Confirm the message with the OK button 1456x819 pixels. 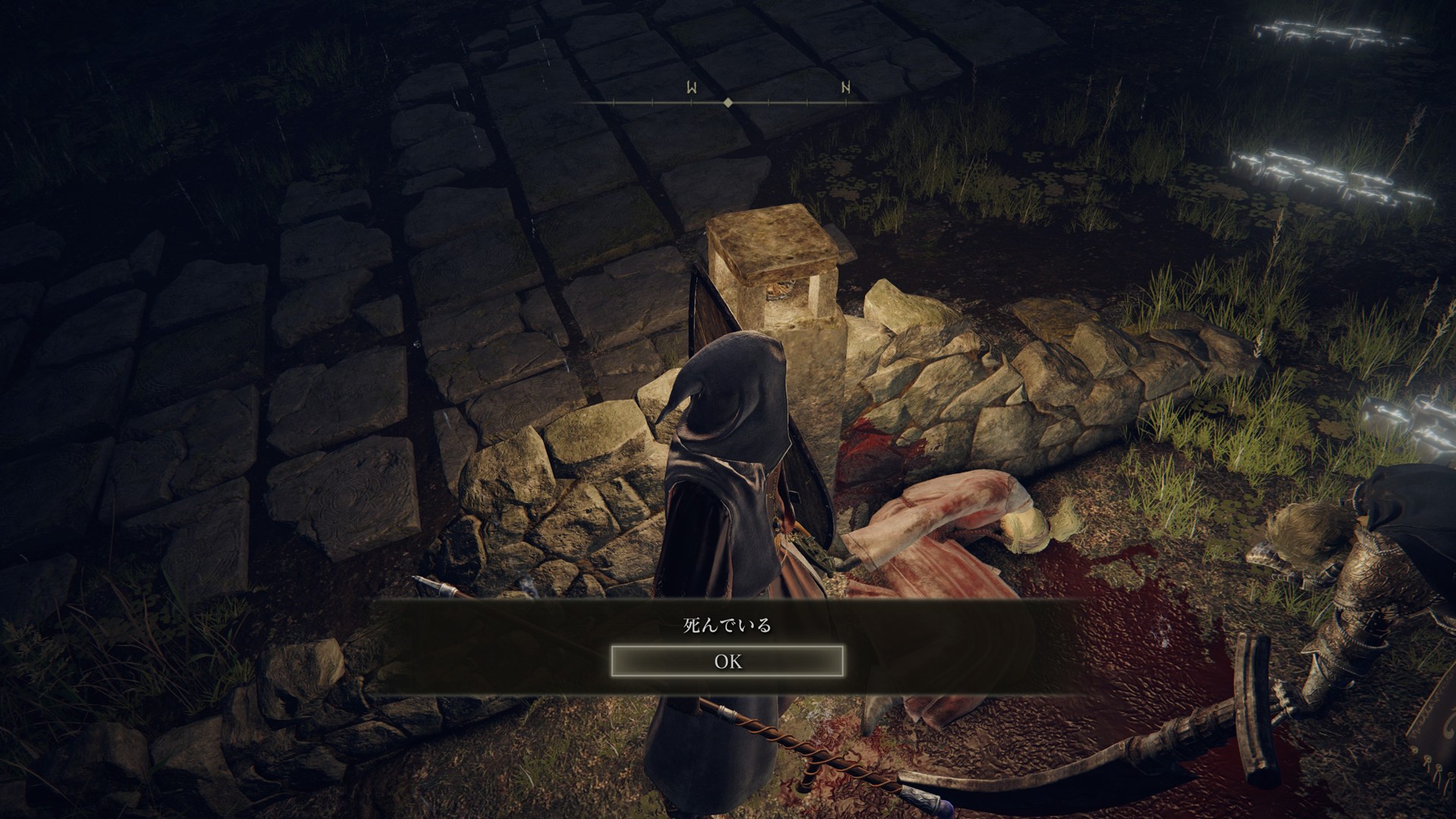(727, 661)
